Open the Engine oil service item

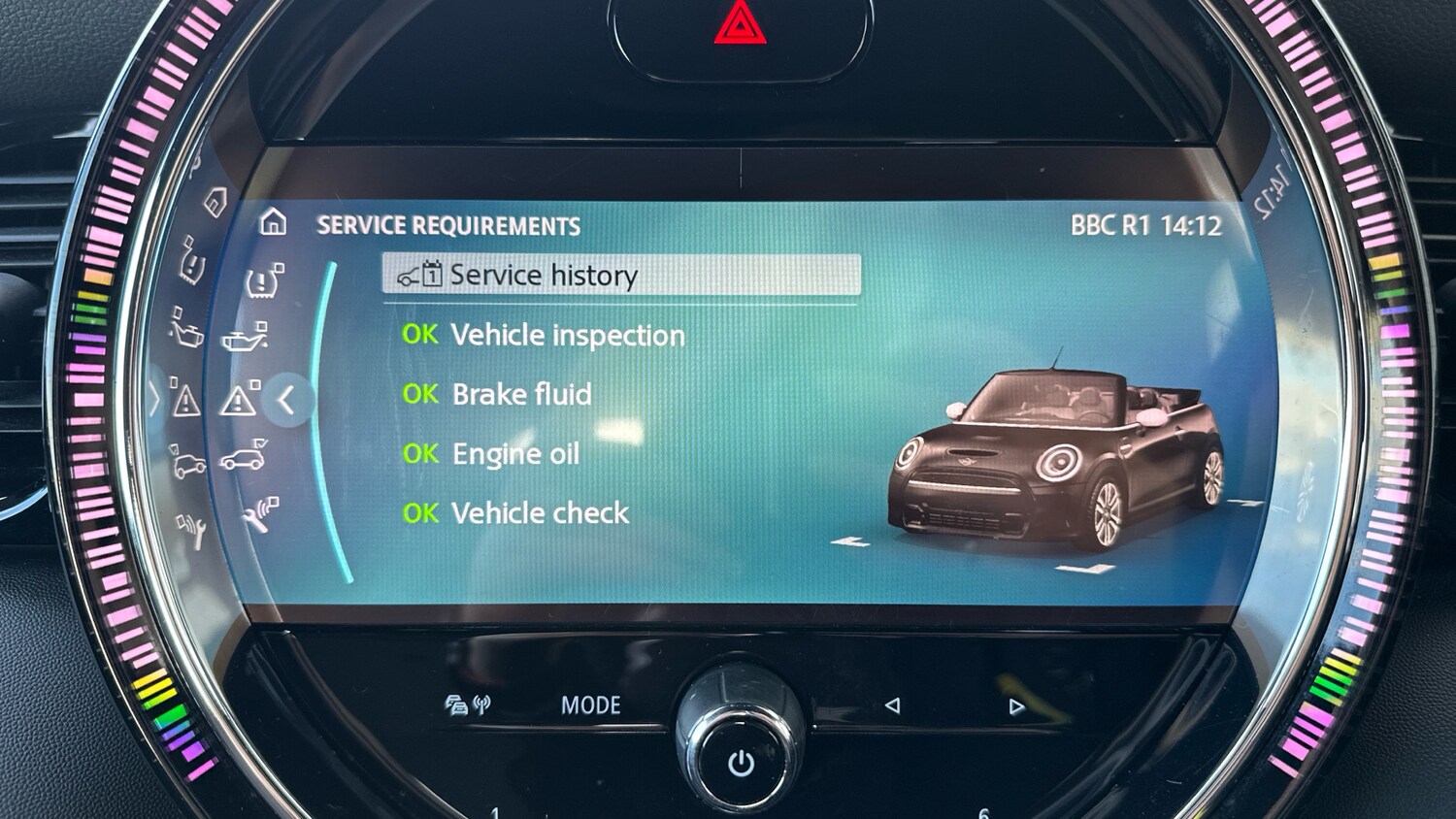515,454
